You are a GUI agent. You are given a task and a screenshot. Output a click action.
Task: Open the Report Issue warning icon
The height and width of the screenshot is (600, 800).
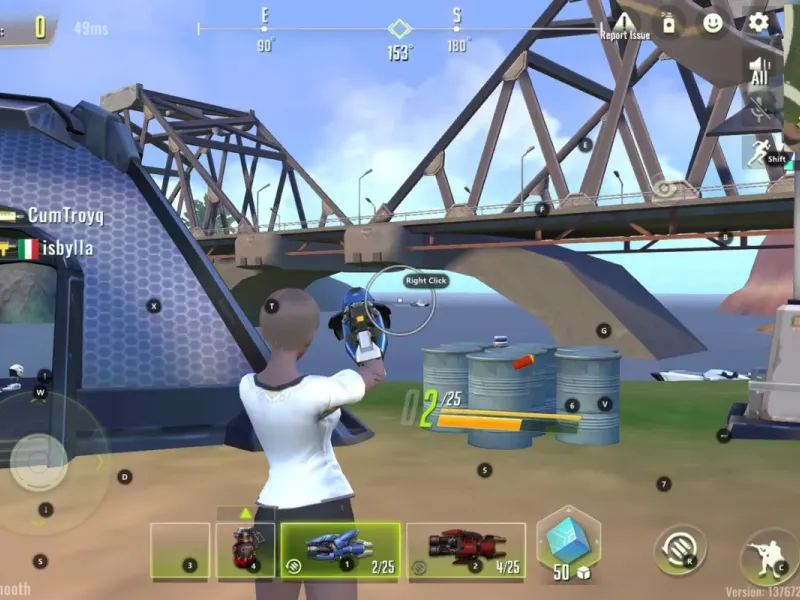pos(625,24)
